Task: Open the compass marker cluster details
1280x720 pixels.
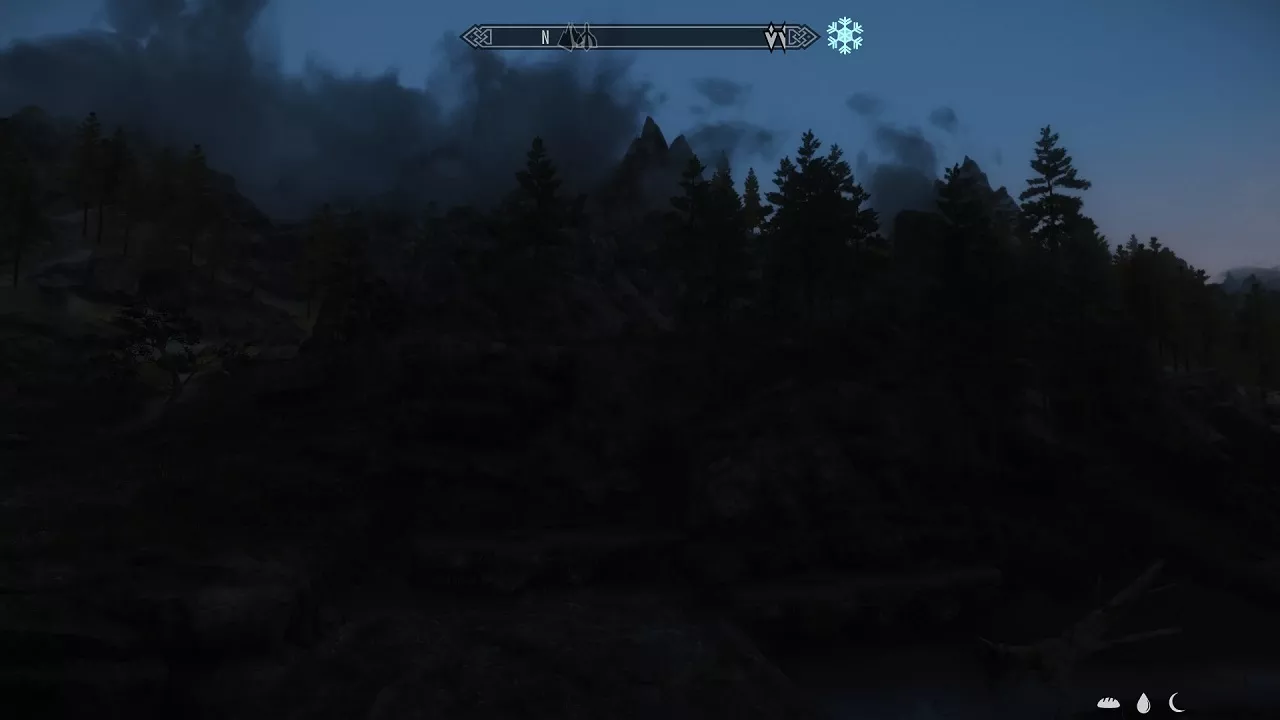Action: [x=578, y=37]
